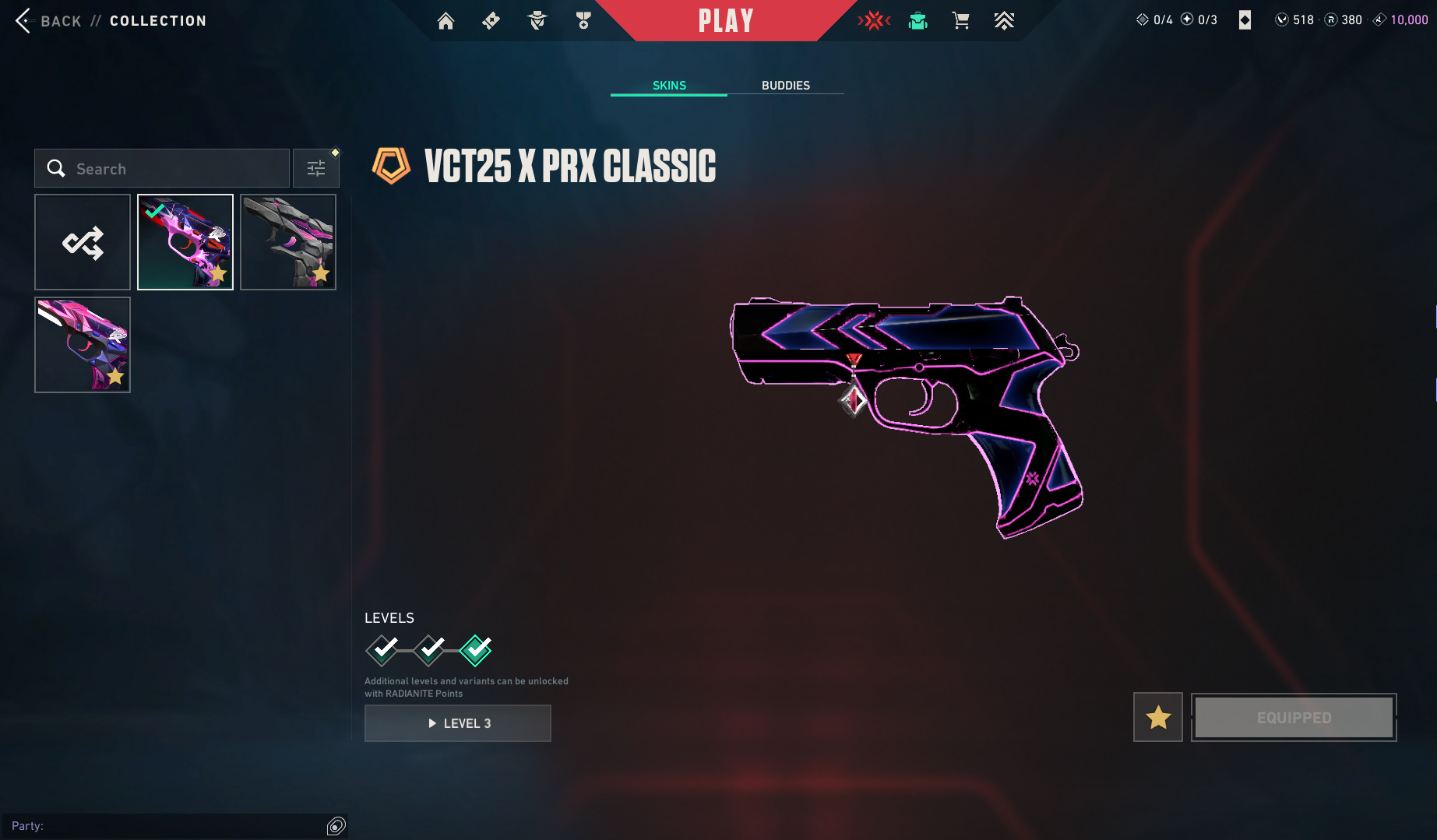Play the Level 3 preview video

point(458,723)
